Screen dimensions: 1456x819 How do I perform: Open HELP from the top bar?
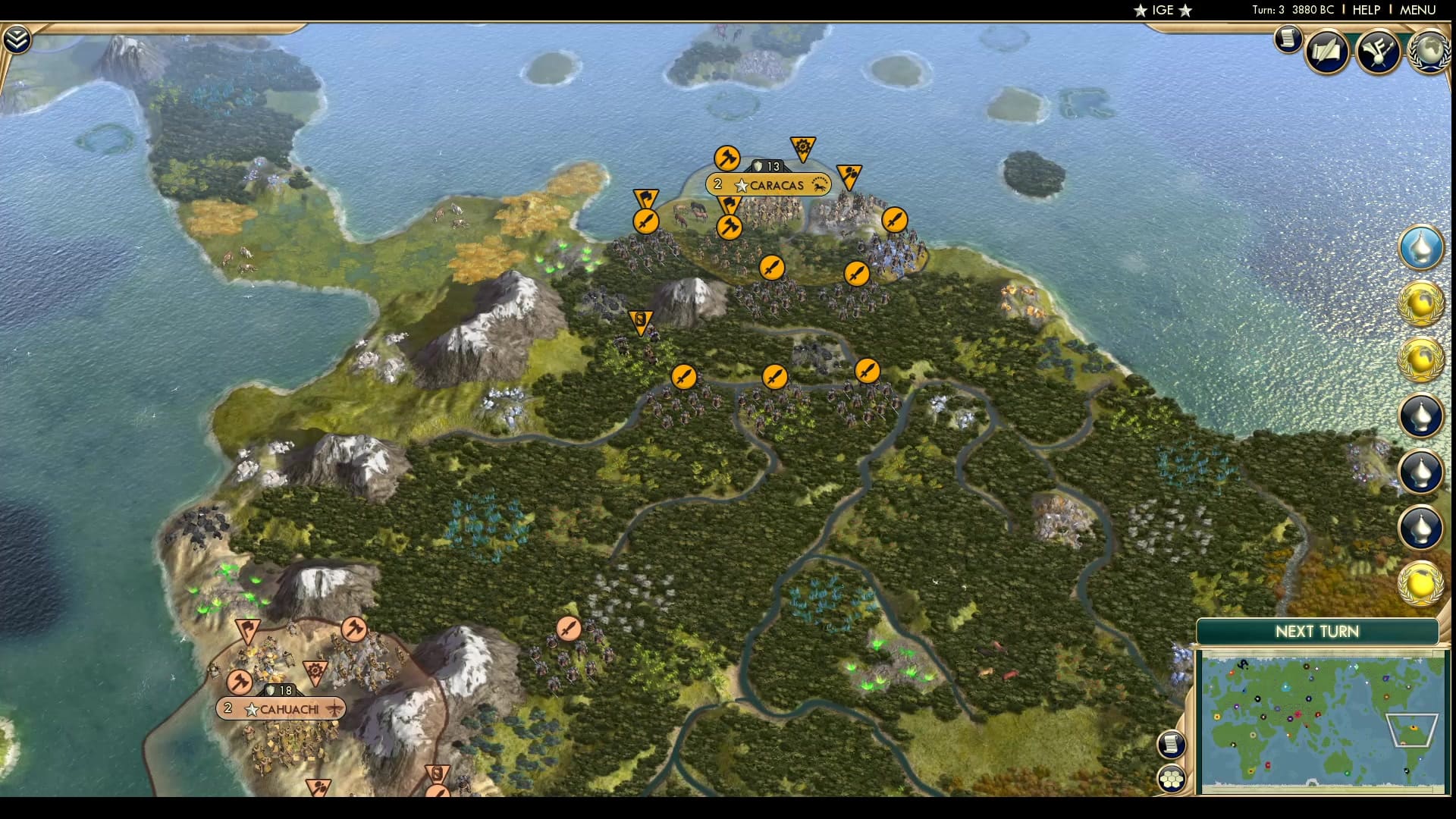click(x=1365, y=10)
